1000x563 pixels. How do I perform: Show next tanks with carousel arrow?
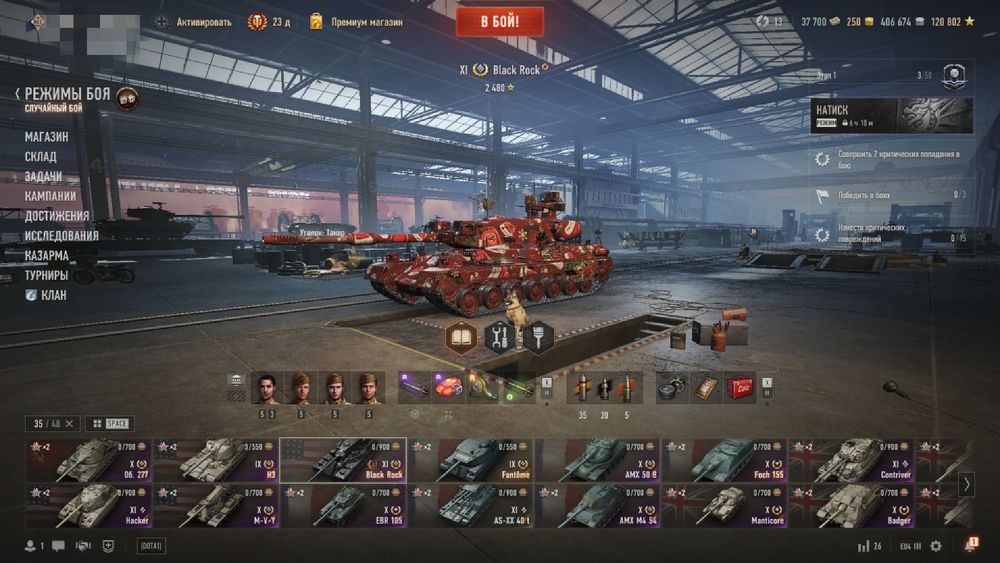coord(966,484)
